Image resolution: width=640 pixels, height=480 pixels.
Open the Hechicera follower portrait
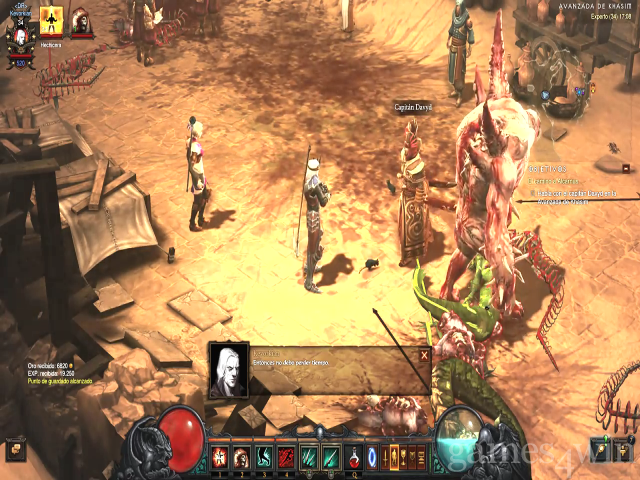51,19
